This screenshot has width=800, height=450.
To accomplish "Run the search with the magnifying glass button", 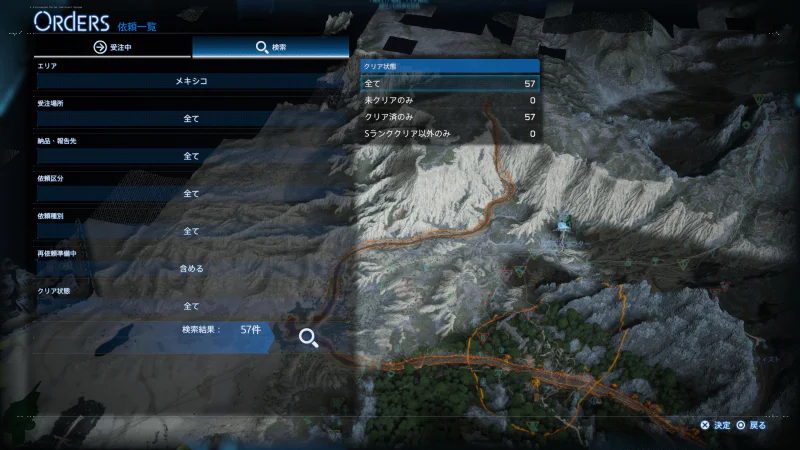I will [308, 338].
